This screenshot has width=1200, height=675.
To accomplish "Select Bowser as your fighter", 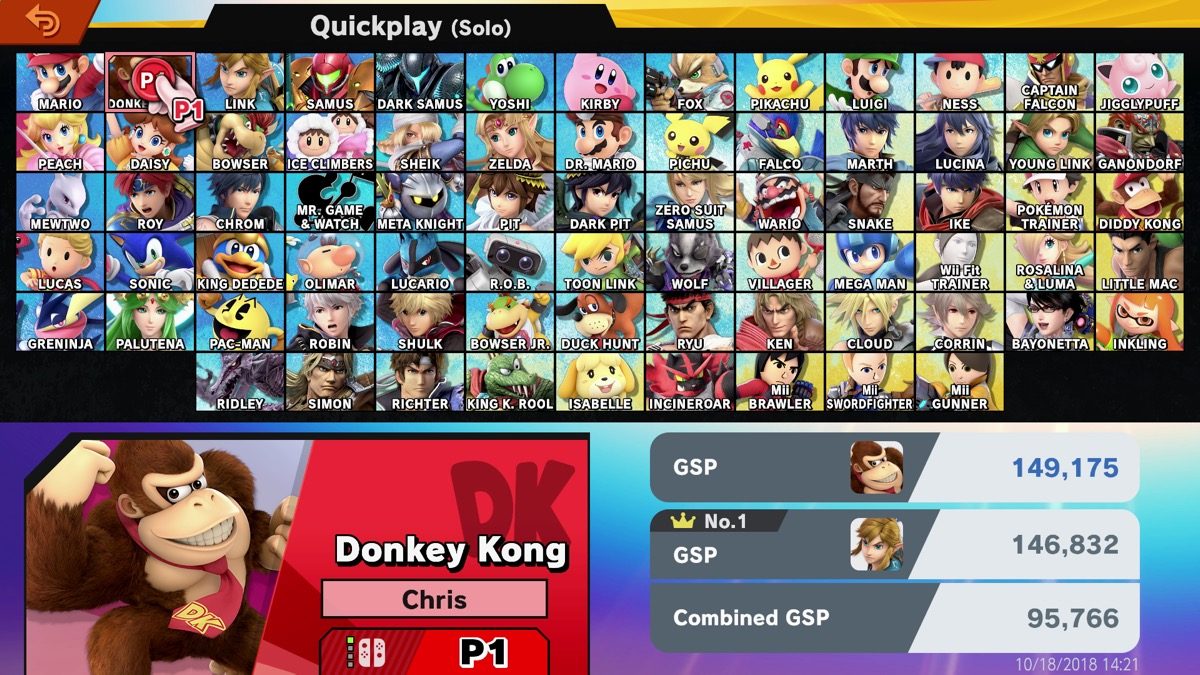I will click(x=240, y=142).
